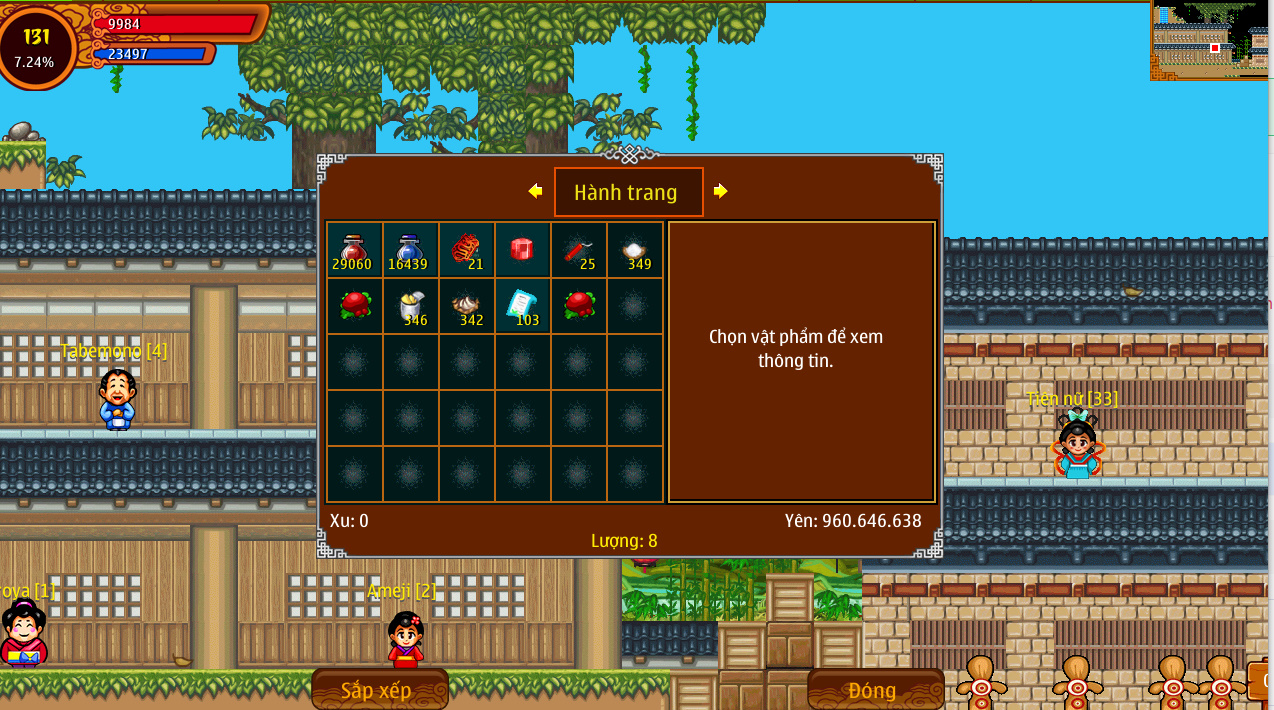This screenshot has height=710, width=1274.
Task: Select the blue mana potion stack
Action: pyautogui.click(x=410, y=250)
